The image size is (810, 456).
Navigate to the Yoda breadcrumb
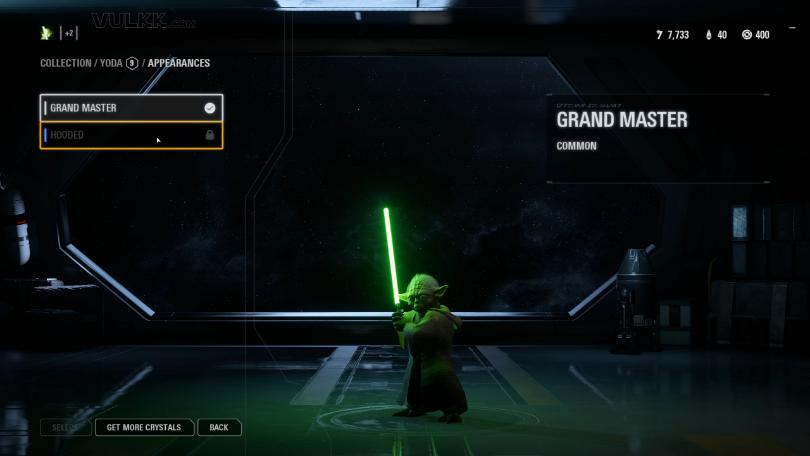click(110, 63)
